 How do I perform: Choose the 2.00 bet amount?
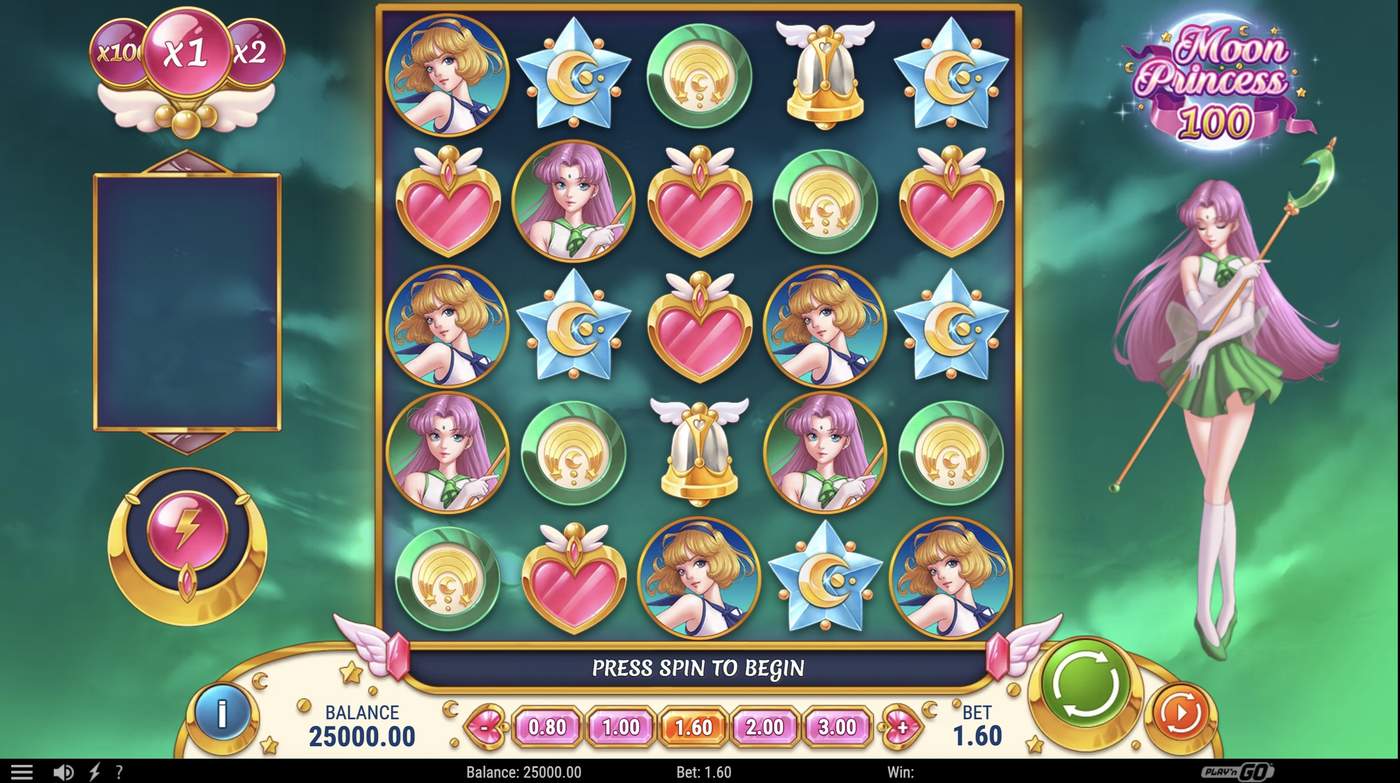pos(763,727)
